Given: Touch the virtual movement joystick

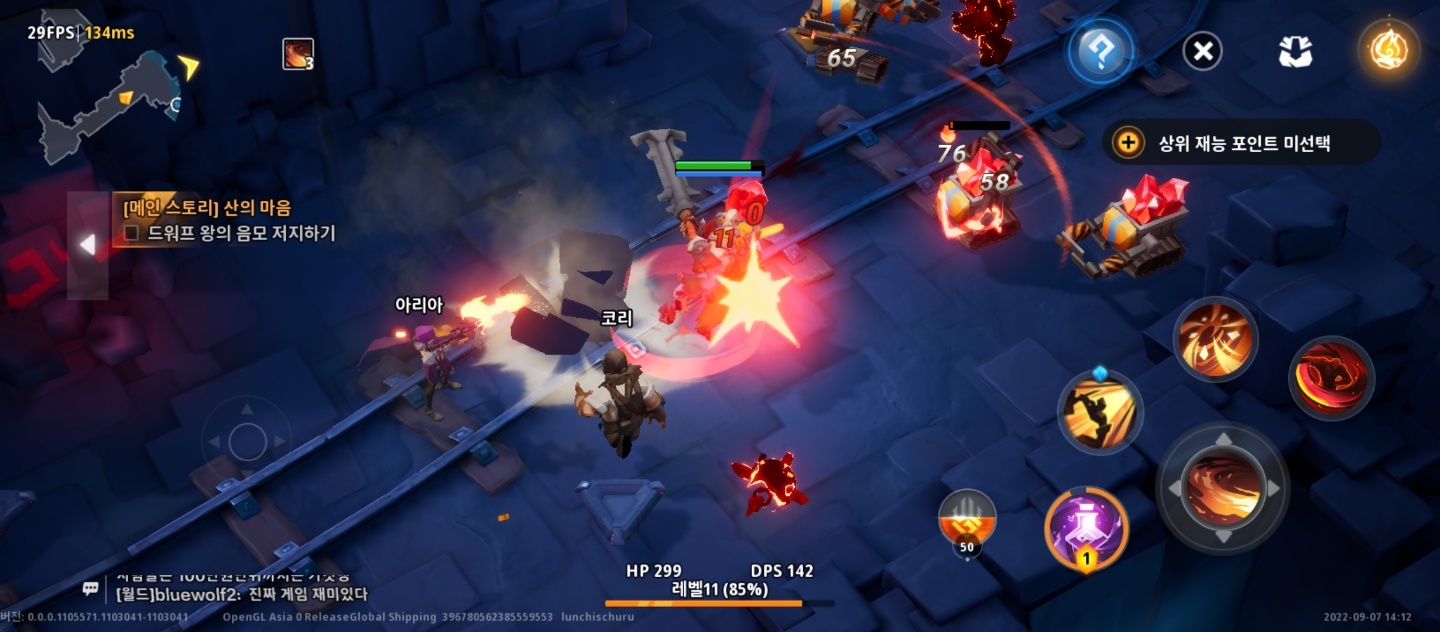Looking at the screenshot, I should (246, 440).
